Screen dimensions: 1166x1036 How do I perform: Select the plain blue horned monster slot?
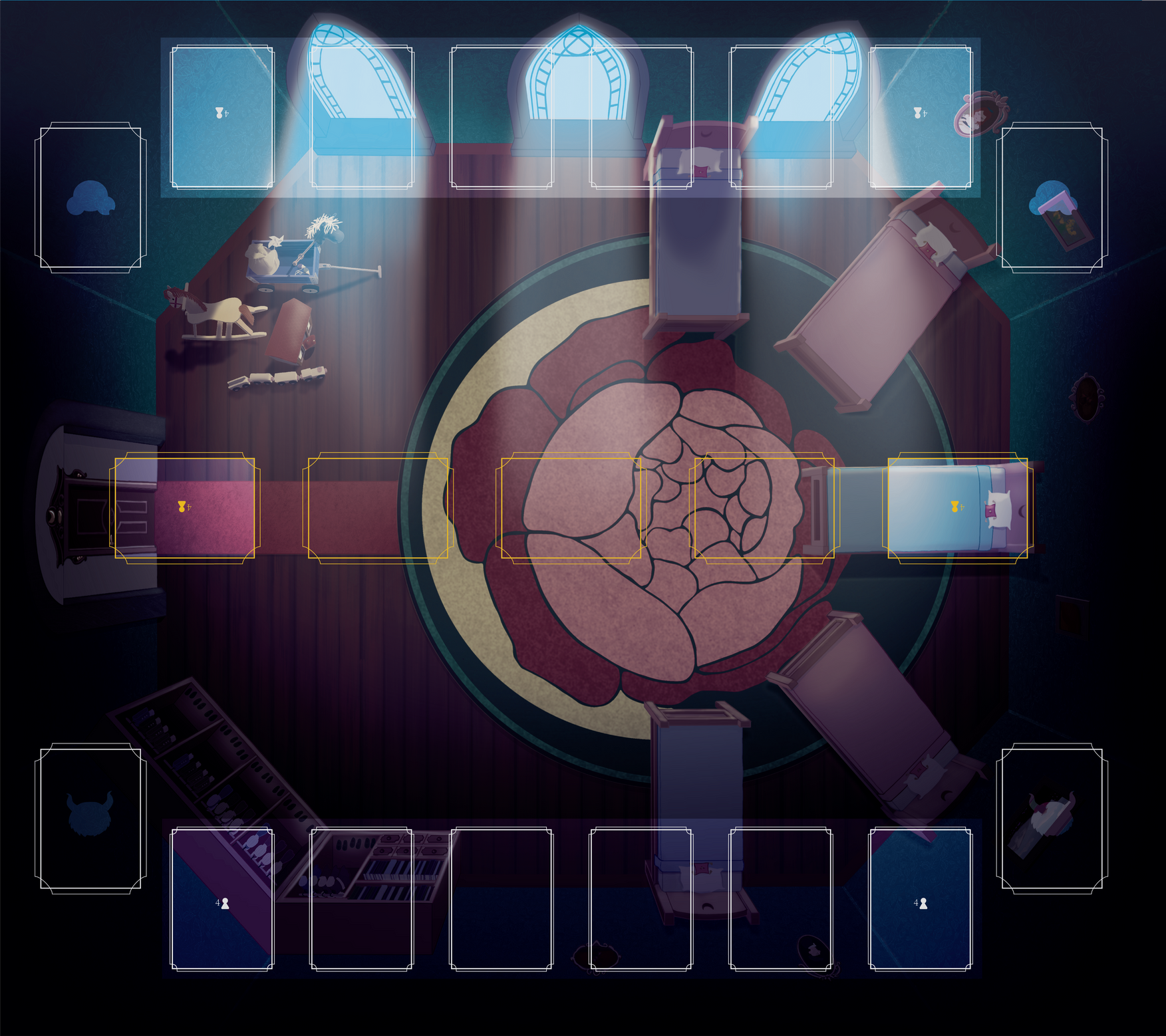tap(90, 818)
